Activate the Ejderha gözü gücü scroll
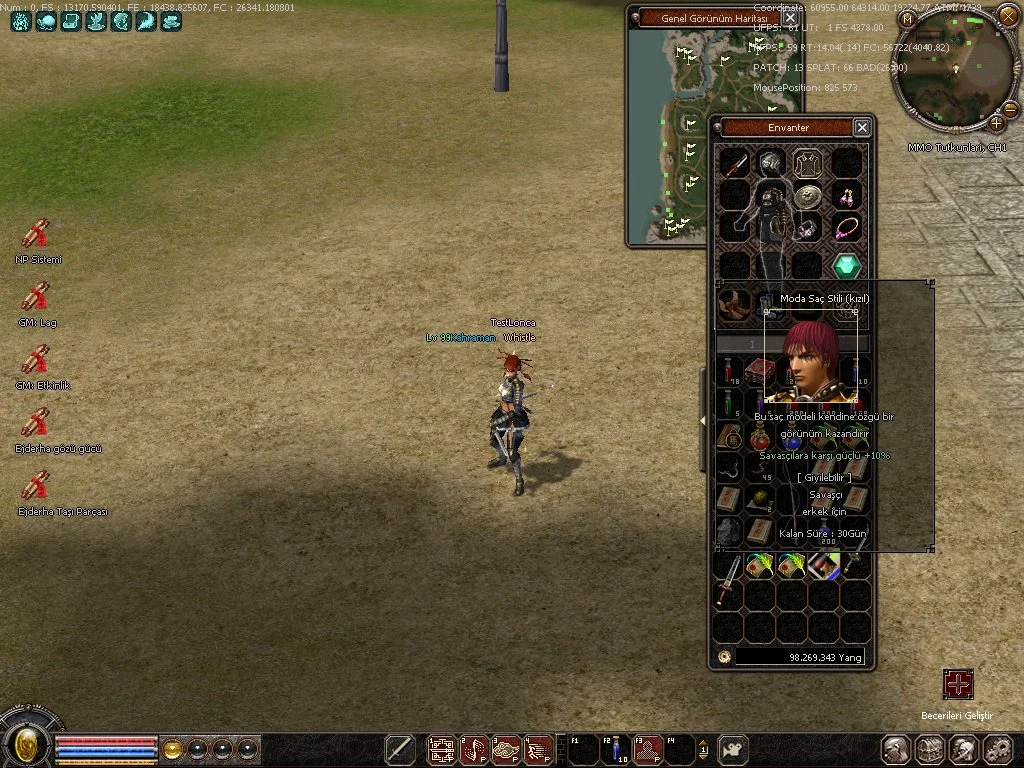 point(36,423)
